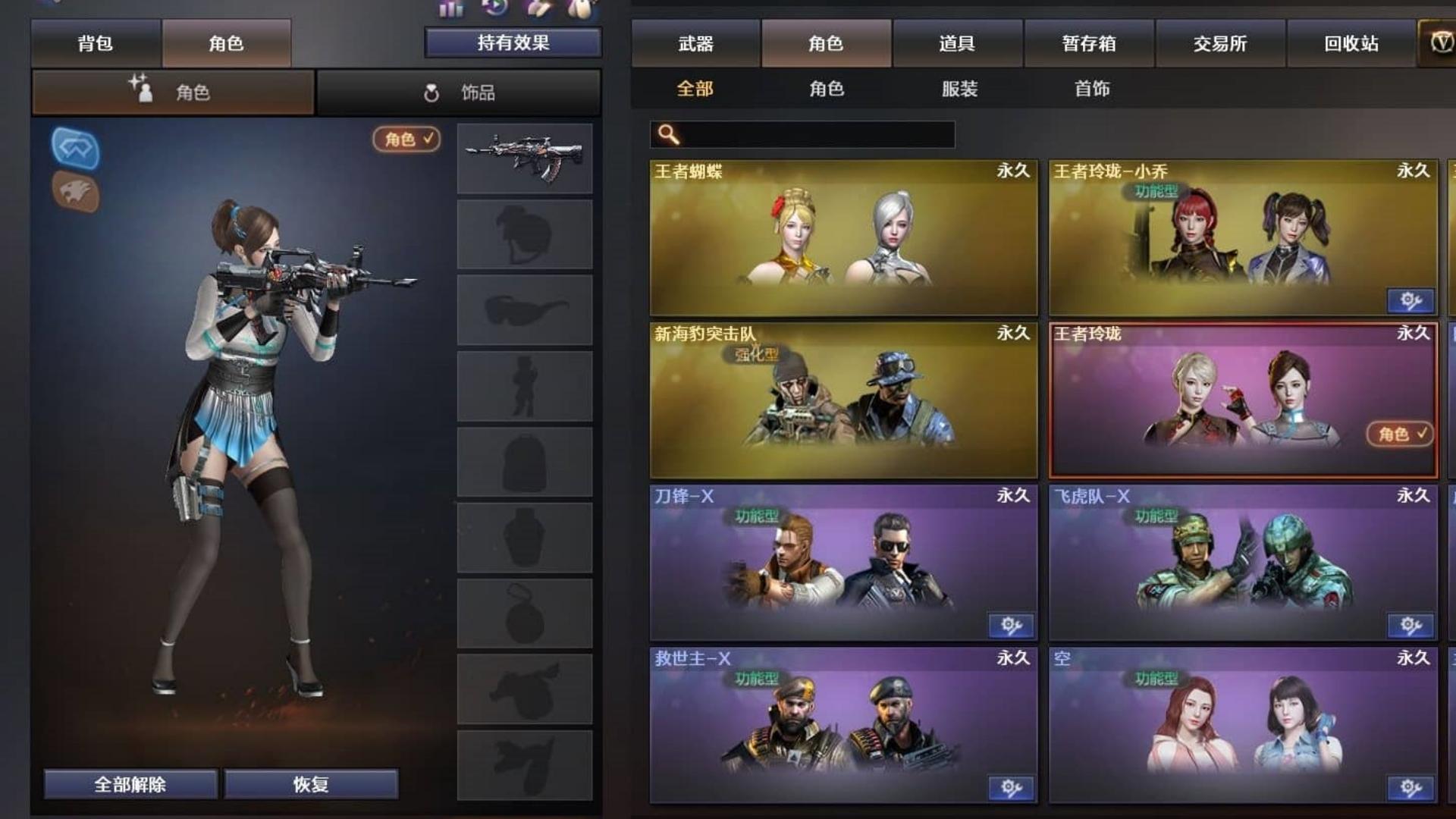
Task: Filter by 服装 category
Action: [959, 89]
